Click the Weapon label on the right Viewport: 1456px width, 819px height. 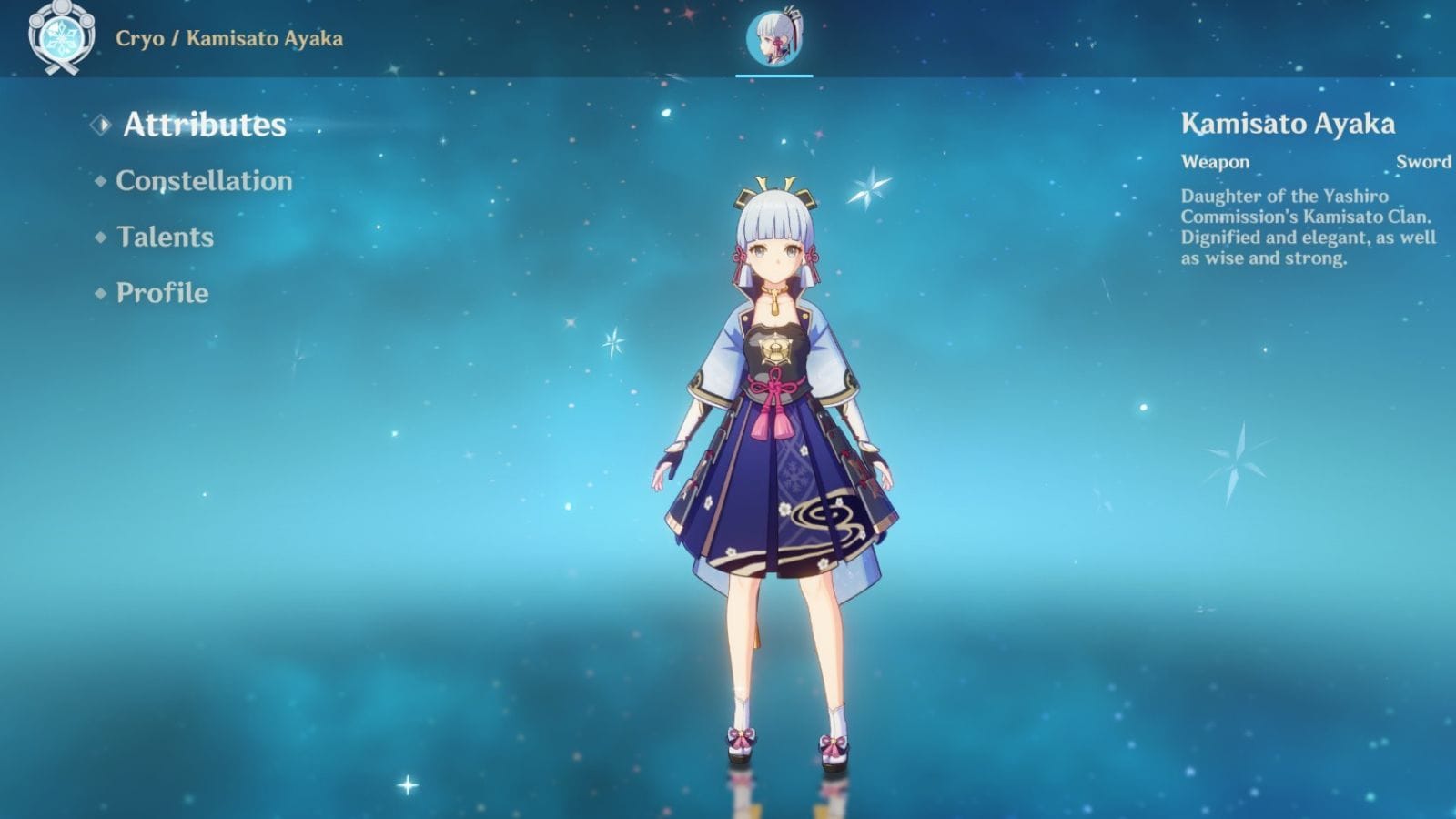(x=1214, y=162)
